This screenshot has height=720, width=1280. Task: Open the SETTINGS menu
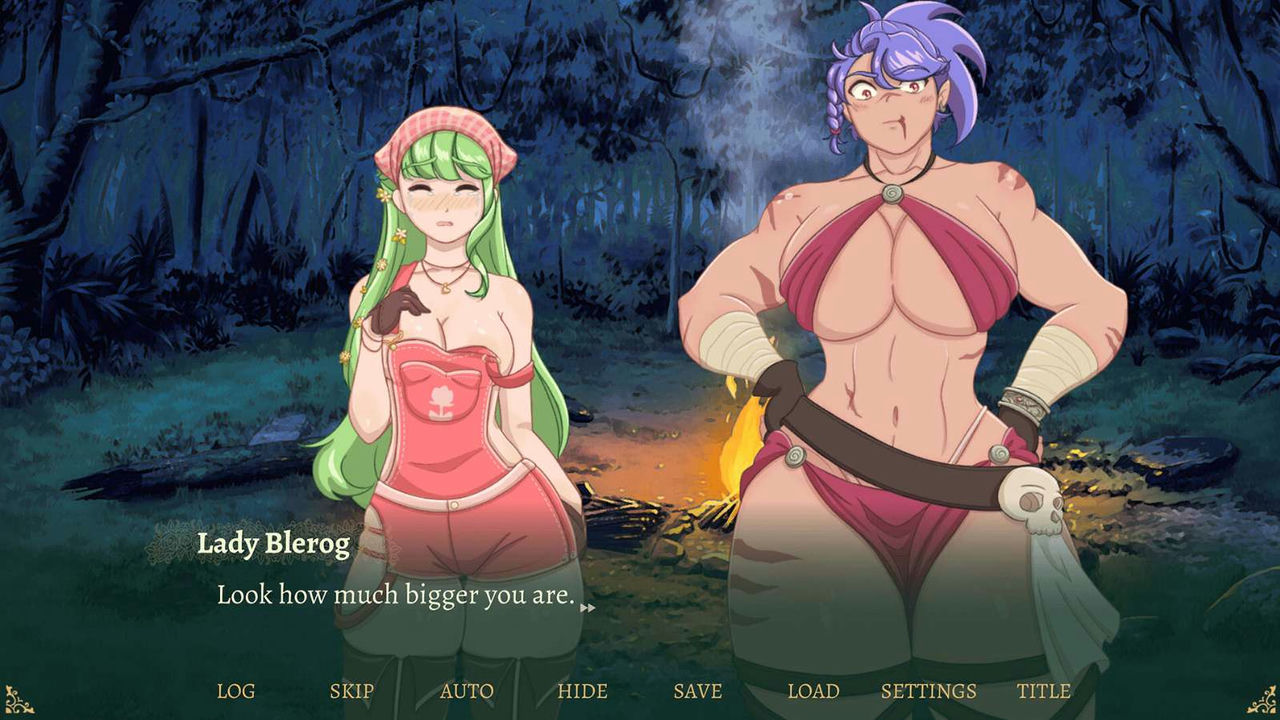(928, 690)
